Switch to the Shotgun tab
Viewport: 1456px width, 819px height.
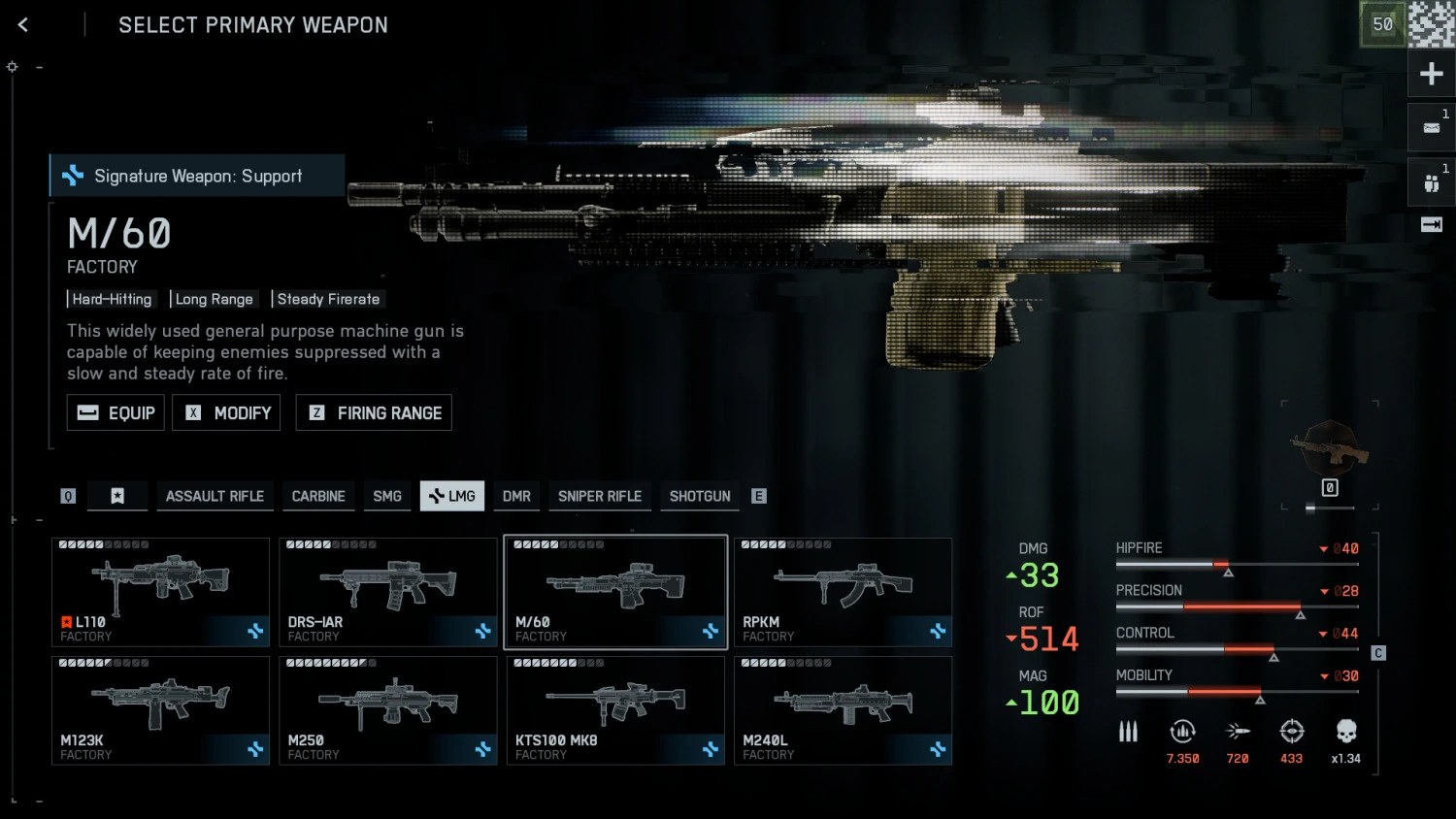click(700, 496)
